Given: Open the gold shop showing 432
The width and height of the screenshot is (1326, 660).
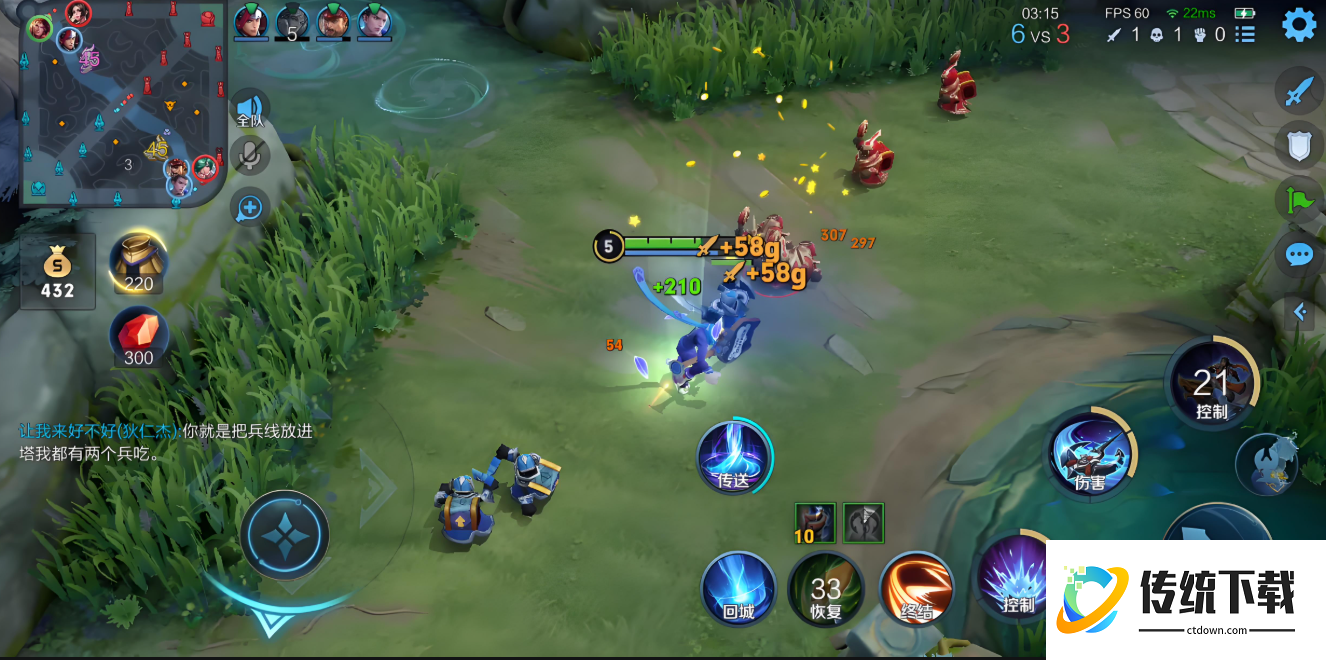Looking at the screenshot, I should tap(57, 271).
